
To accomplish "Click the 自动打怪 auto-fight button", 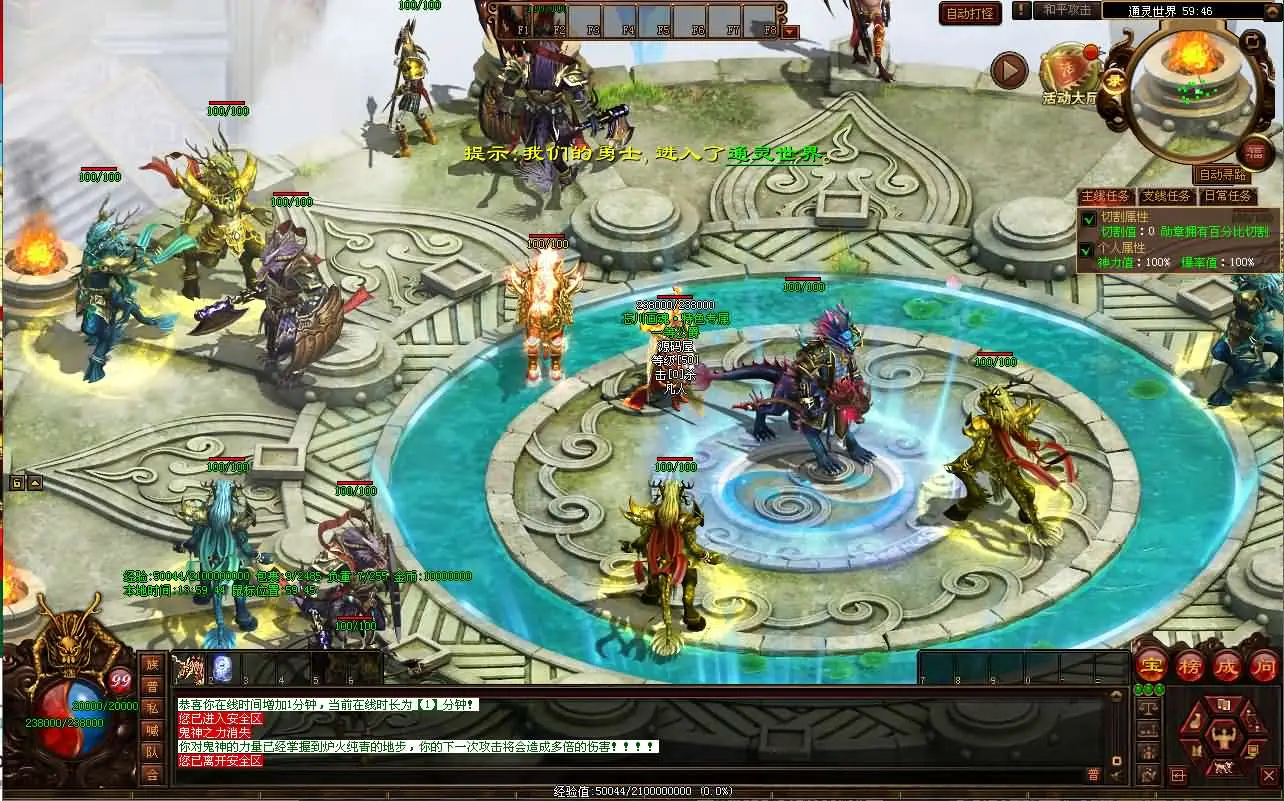I will pyautogui.click(x=970, y=13).
